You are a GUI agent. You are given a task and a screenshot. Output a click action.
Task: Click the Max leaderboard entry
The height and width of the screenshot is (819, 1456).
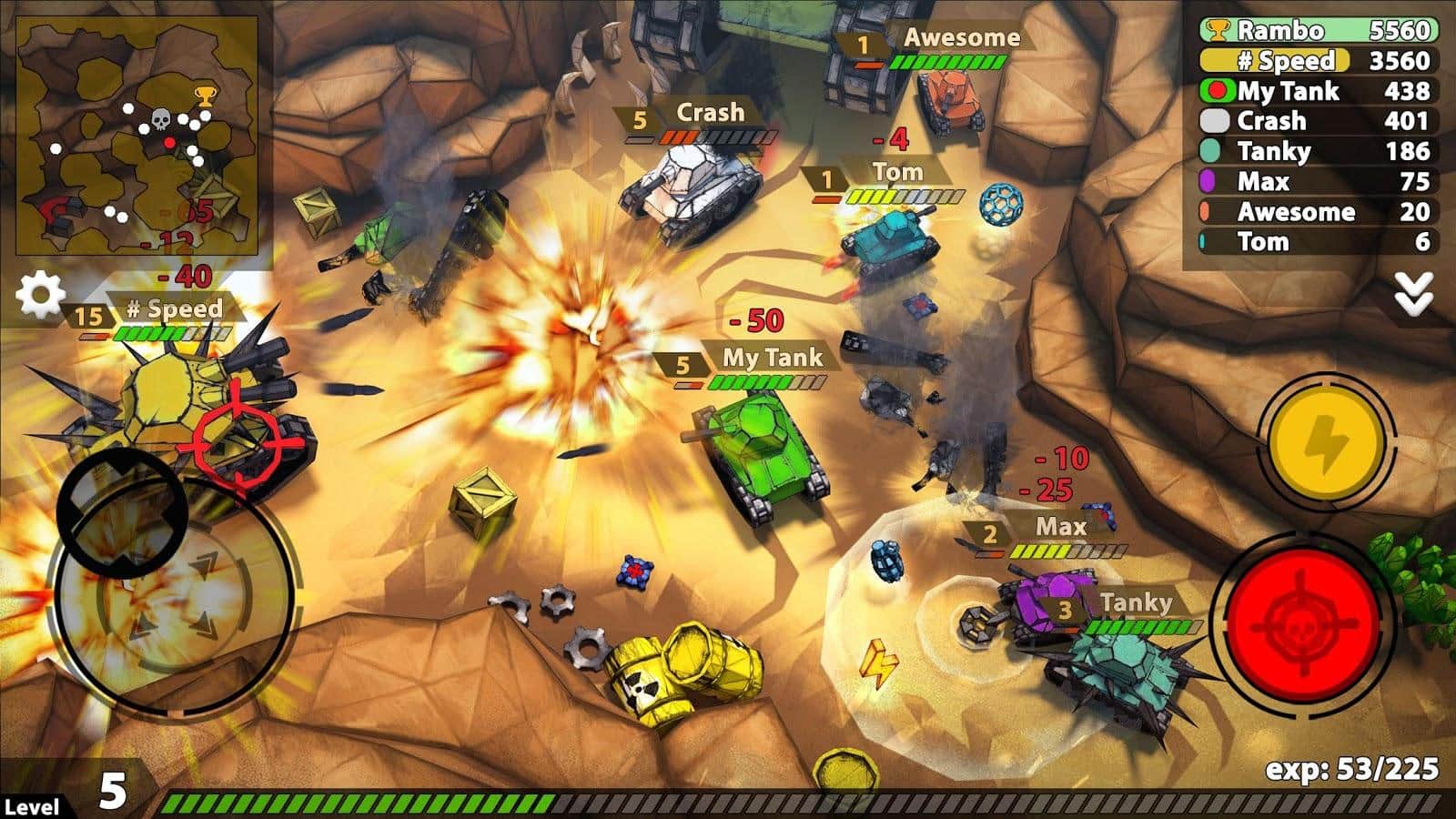(x=1317, y=181)
